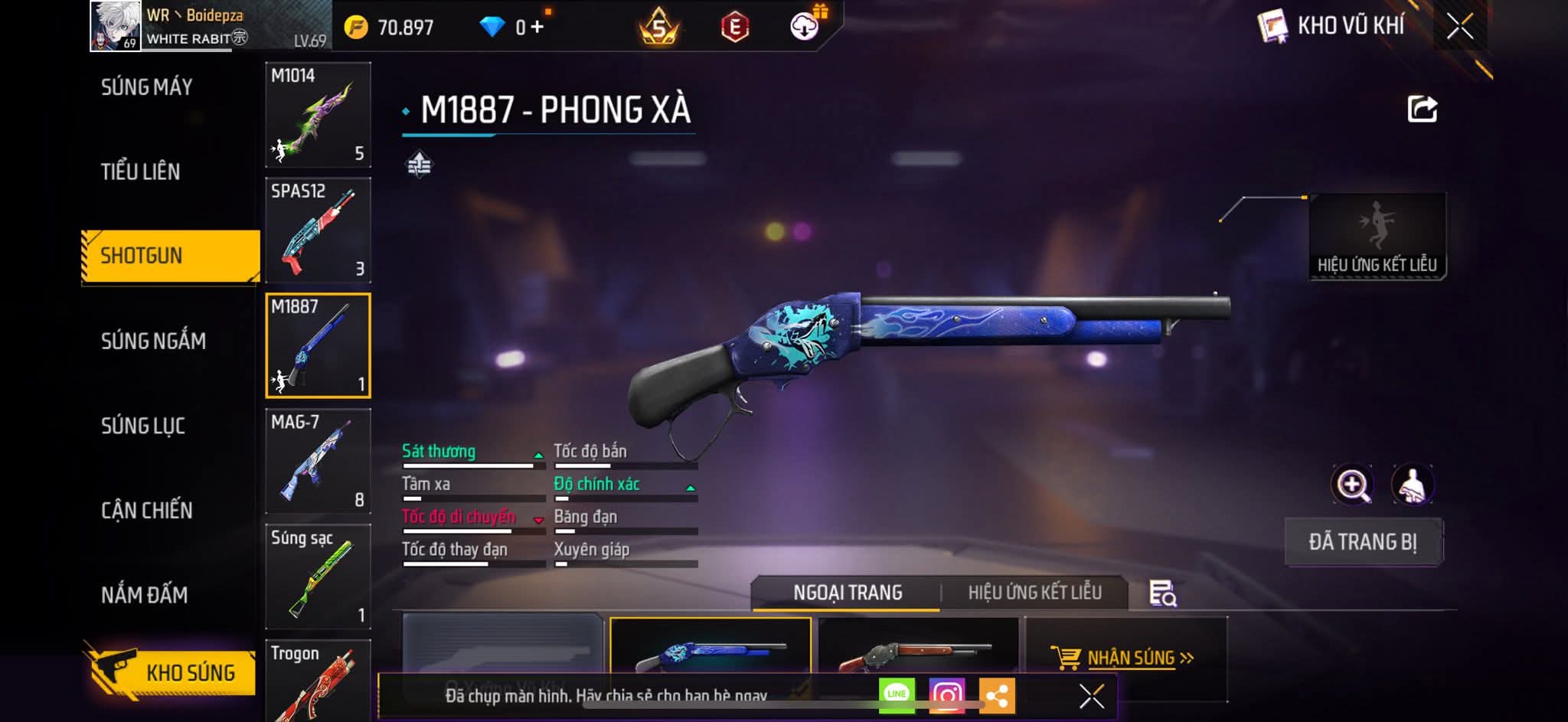
Task: Open the Tiểu Liên category
Action: [141, 172]
